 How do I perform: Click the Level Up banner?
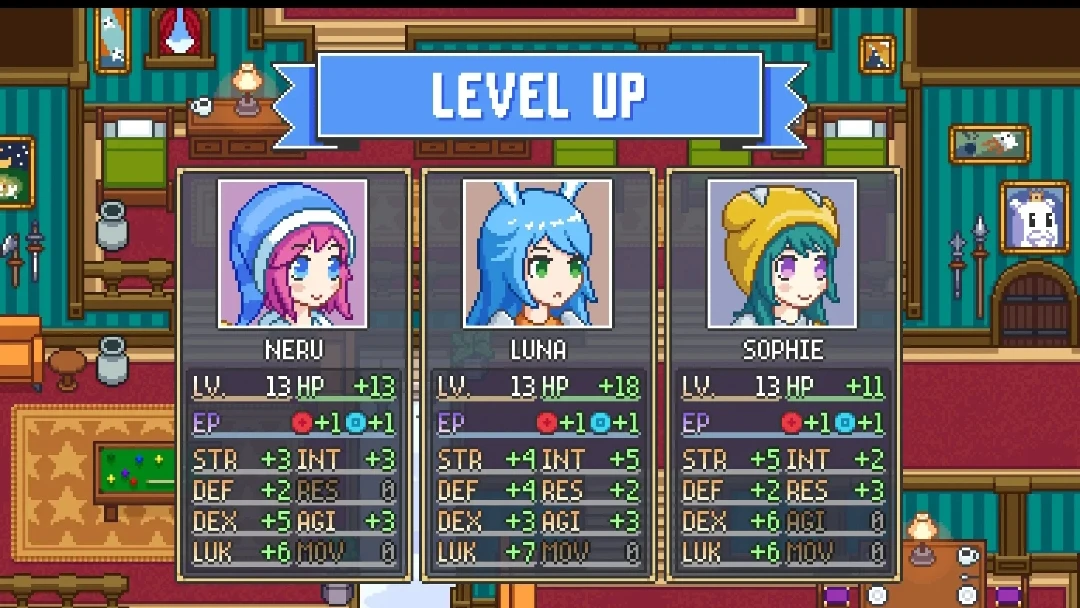[540, 95]
